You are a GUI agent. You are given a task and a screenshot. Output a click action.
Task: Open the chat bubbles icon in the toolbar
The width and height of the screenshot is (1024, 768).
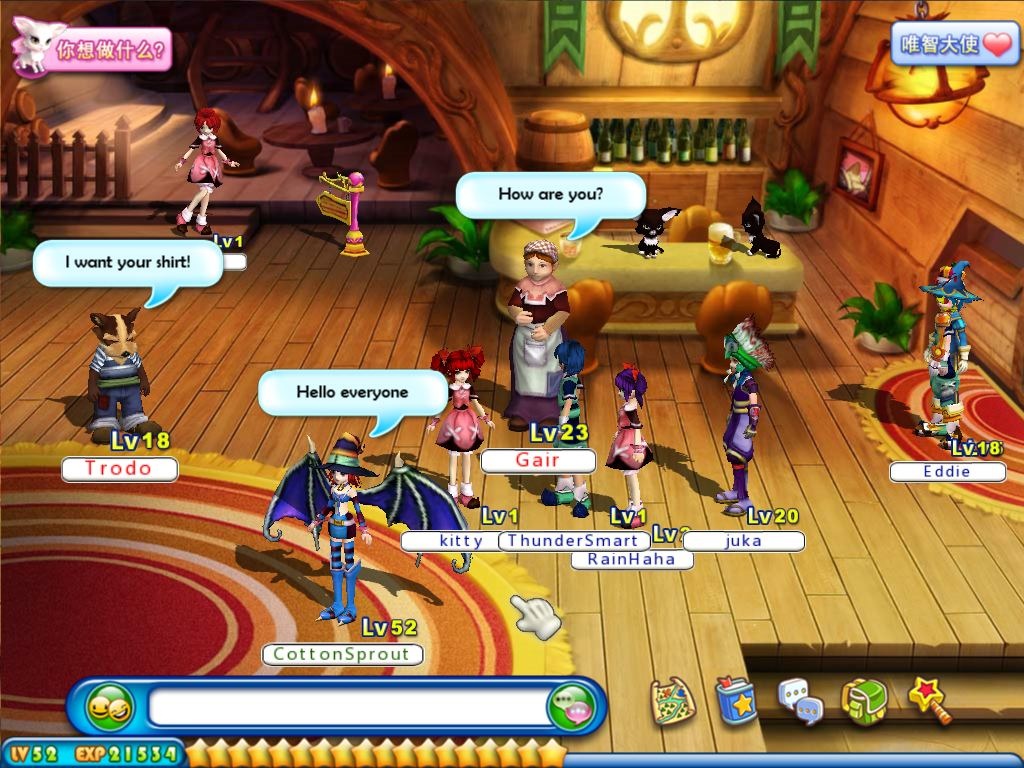[x=800, y=699]
